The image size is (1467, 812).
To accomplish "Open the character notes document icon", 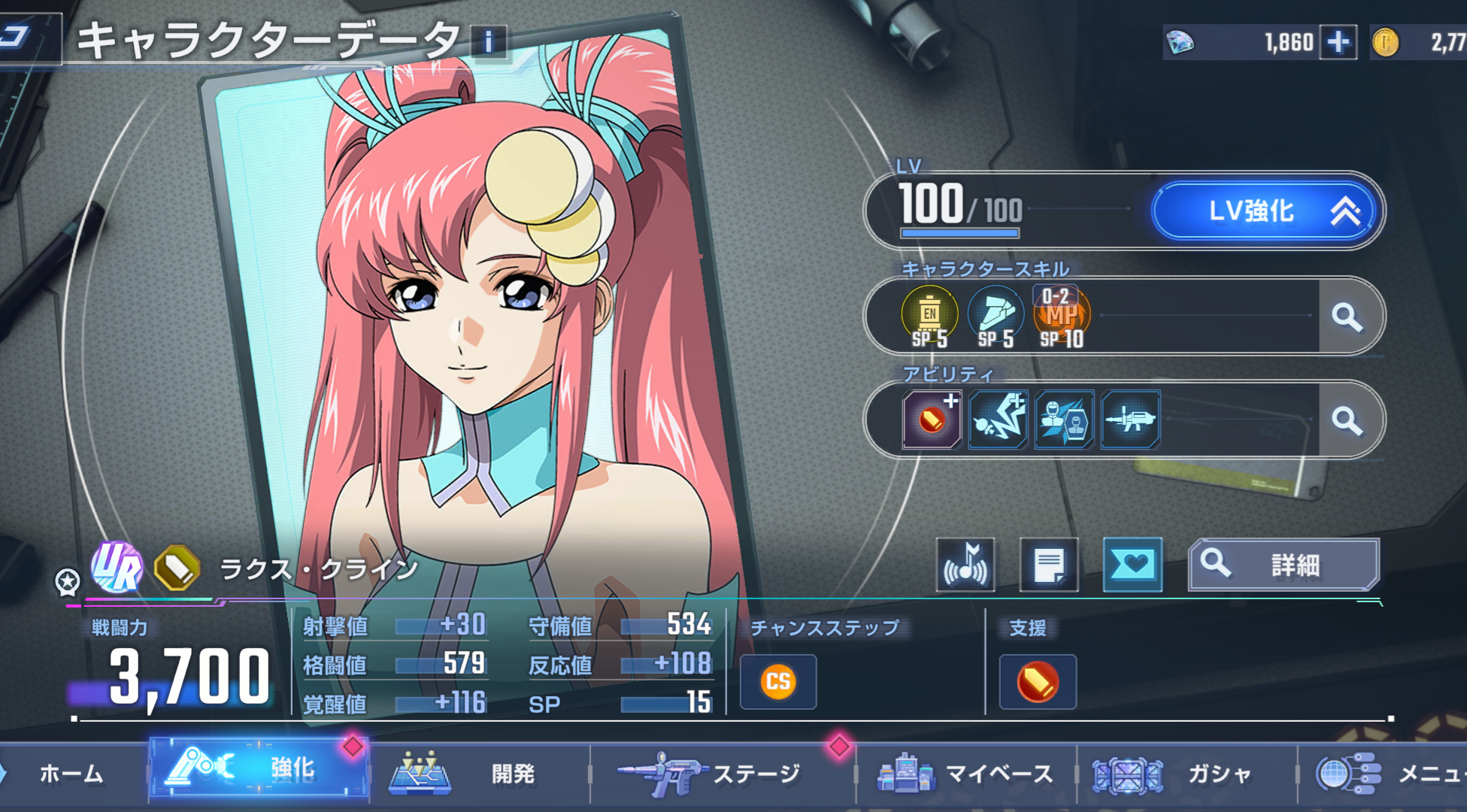I will [1049, 565].
